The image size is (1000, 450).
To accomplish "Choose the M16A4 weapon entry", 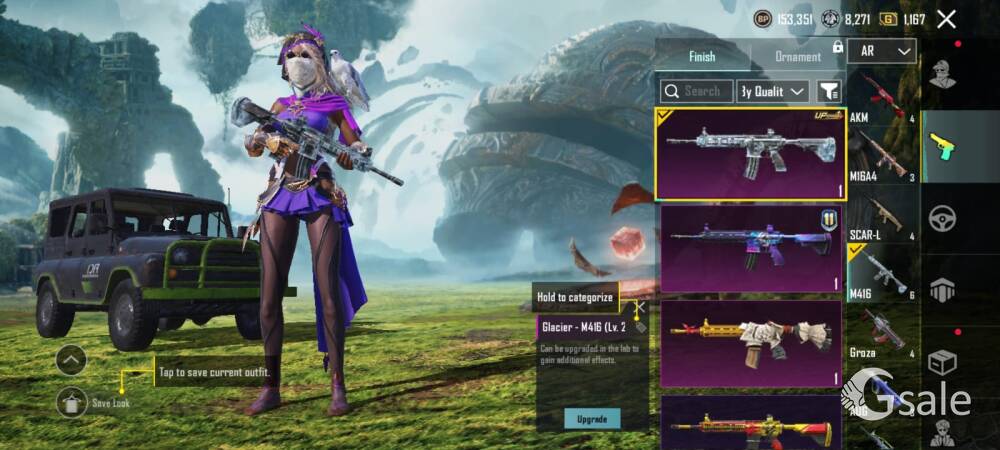I will point(881,156).
